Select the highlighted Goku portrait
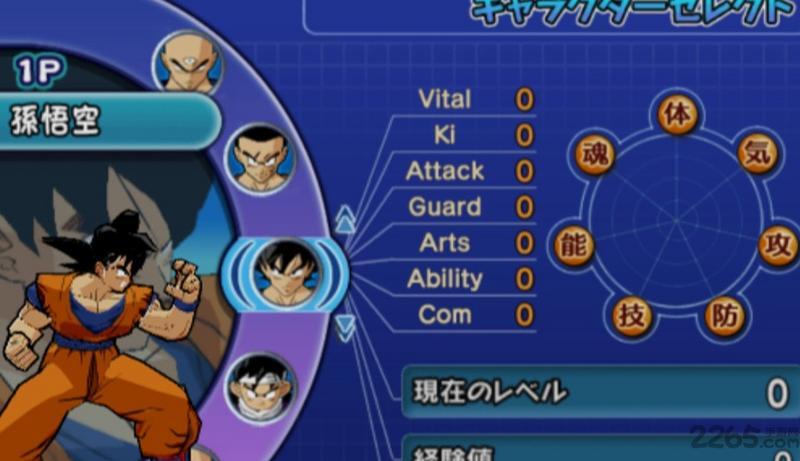This screenshot has height=461, width=800. 284,271
